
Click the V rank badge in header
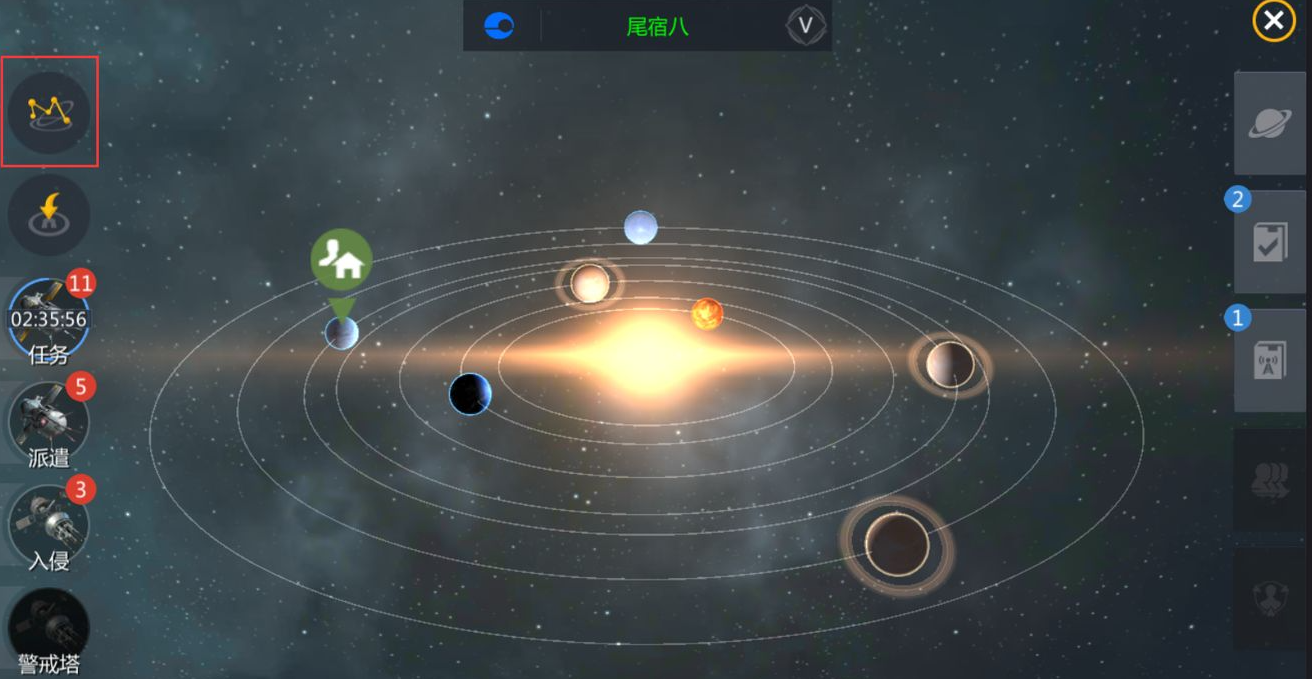point(805,25)
